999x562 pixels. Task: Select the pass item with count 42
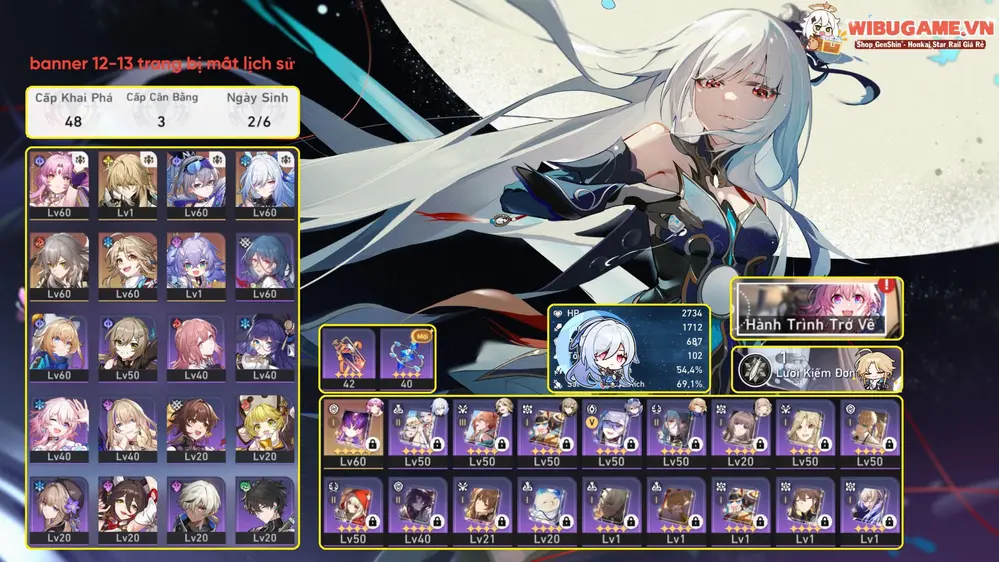coord(347,357)
